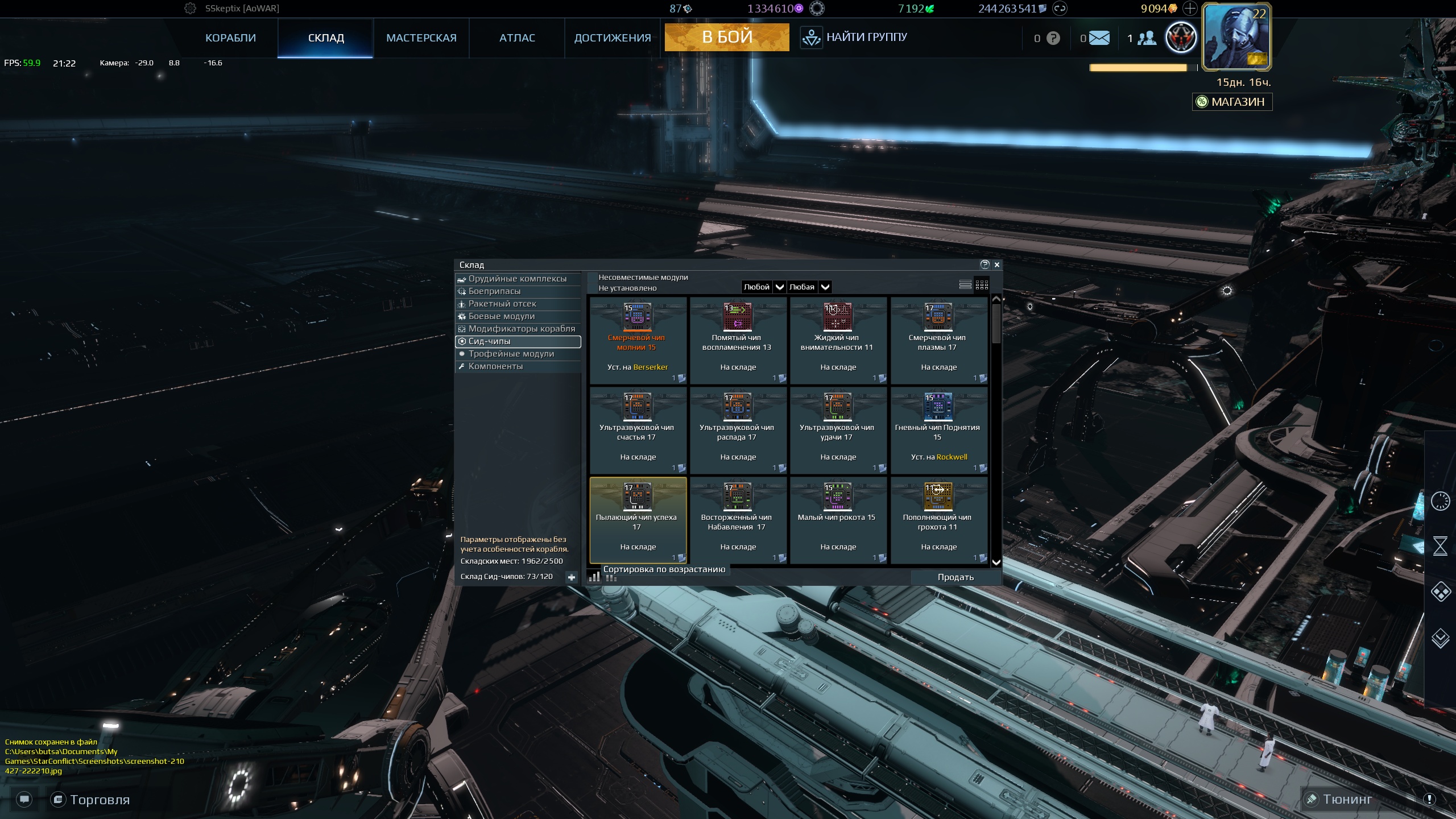
Task: Open the МАГАЗИН shop
Action: tap(1232, 102)
